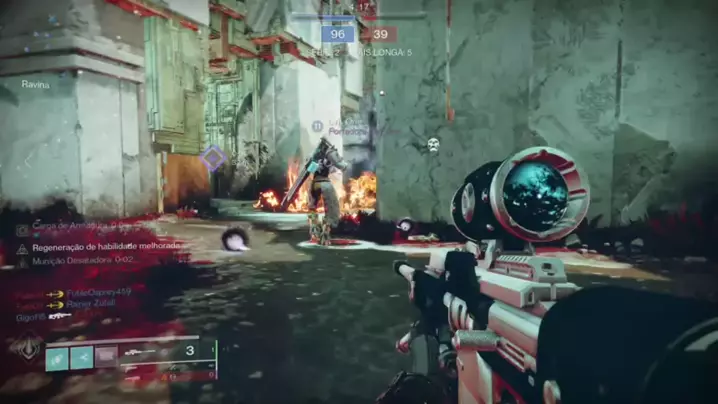Inspect the Carga de Armadura buff icon
Image resolution: width=718 pixels, height=404 pixels.
(22, 229)
